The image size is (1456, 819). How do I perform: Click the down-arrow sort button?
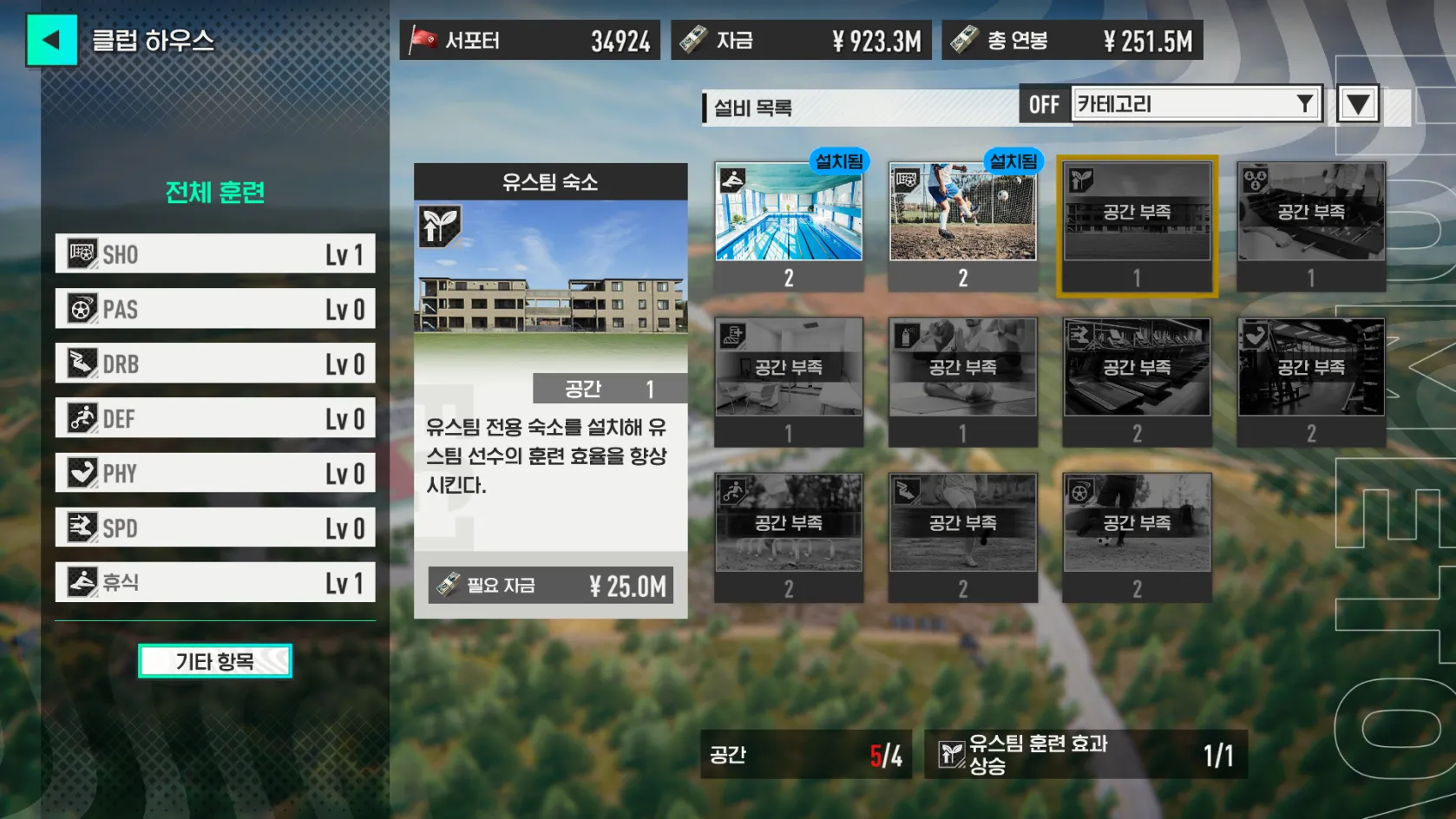coord(1358,105)
